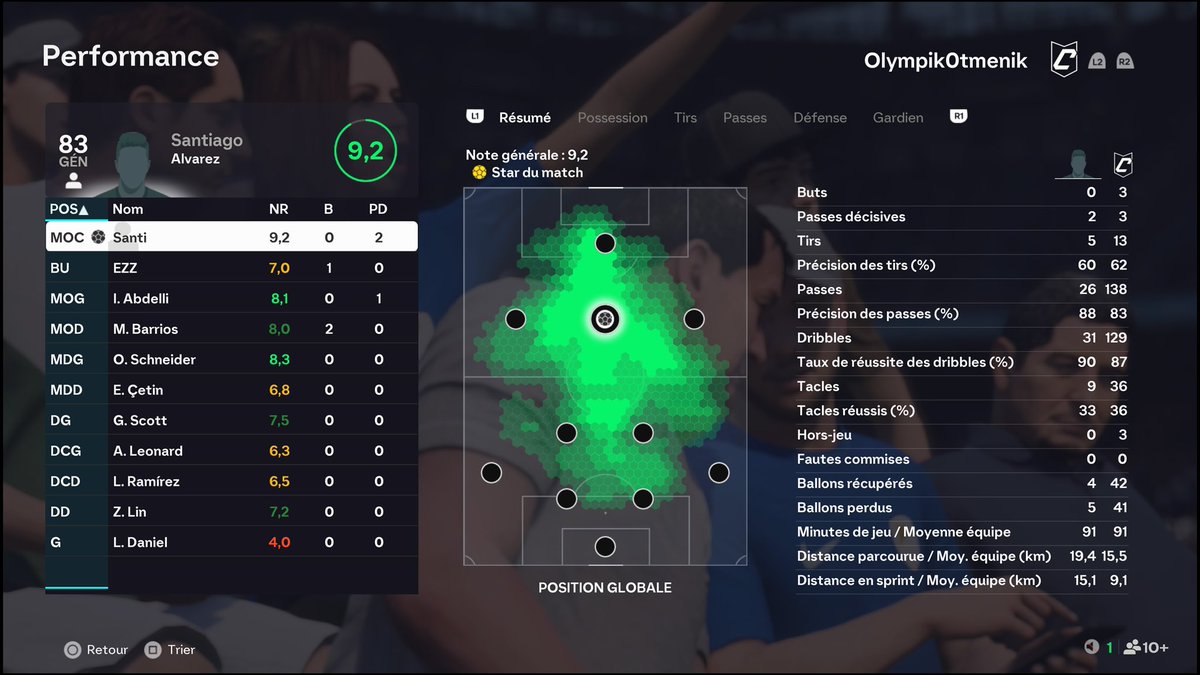The image size is (1200, 675).
Task: Choose Z. Lin's row
Action: tap(231, 512)
